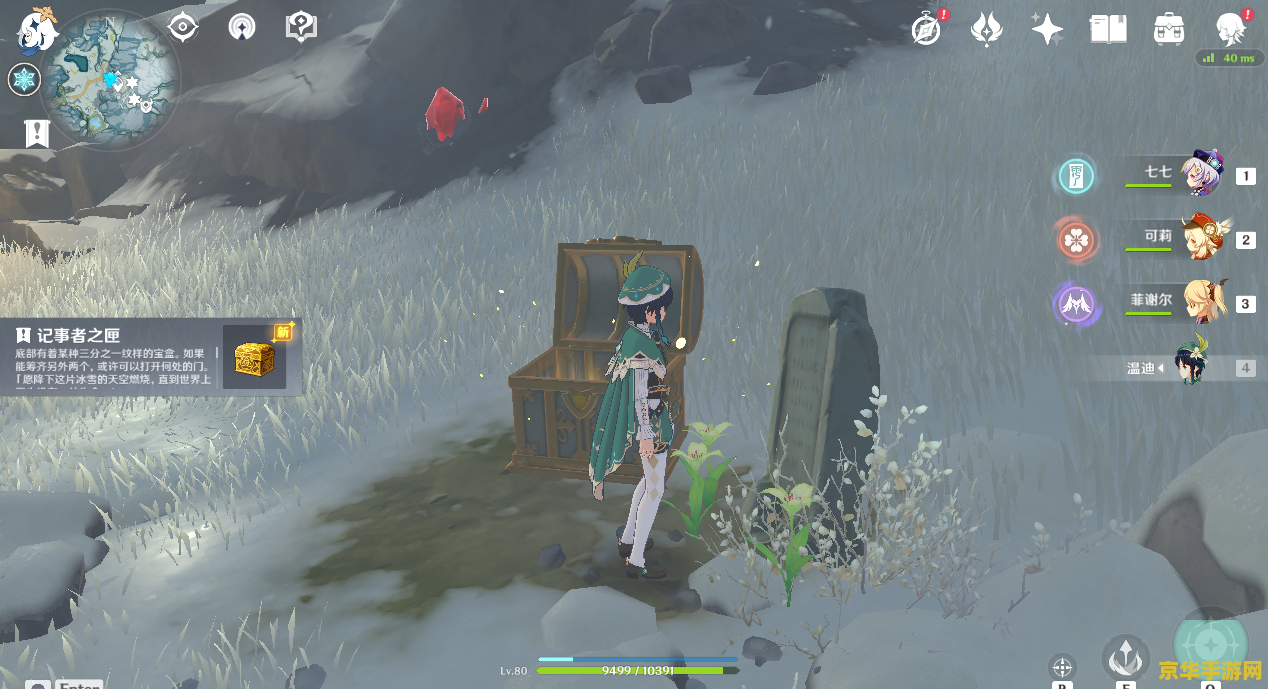
Task: Open the question mark tutorial book
Action: click(301, 27)
